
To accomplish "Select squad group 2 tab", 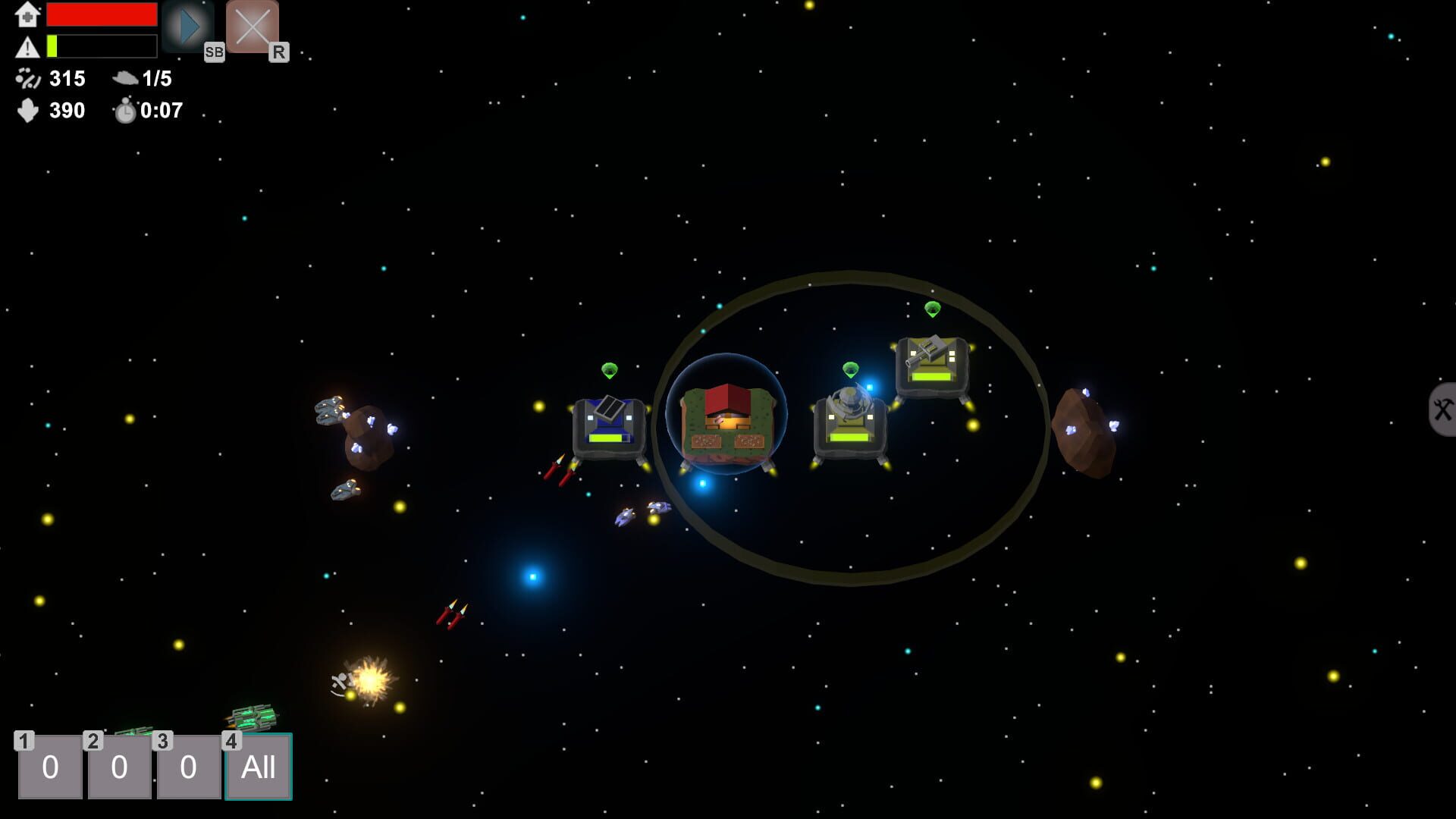I will pos(119,767).
